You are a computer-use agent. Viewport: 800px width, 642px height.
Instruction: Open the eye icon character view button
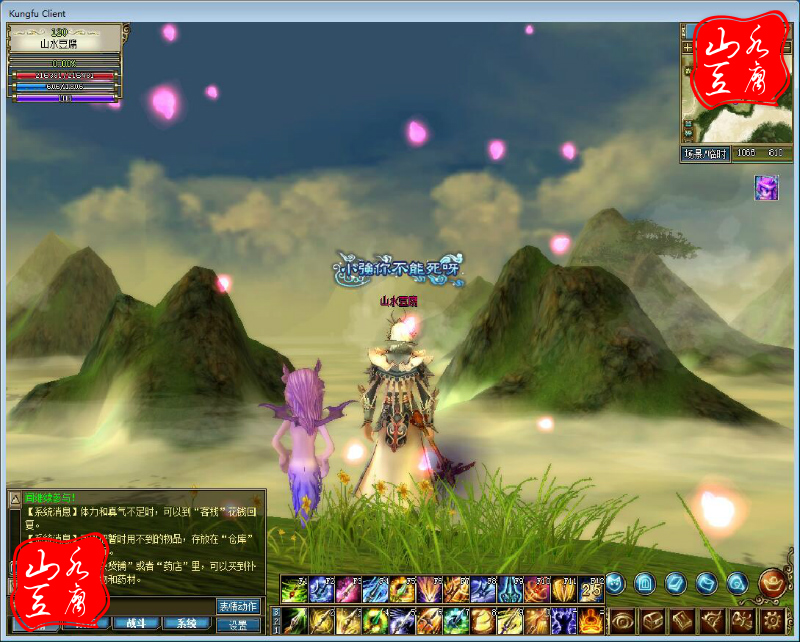[622, 619]
